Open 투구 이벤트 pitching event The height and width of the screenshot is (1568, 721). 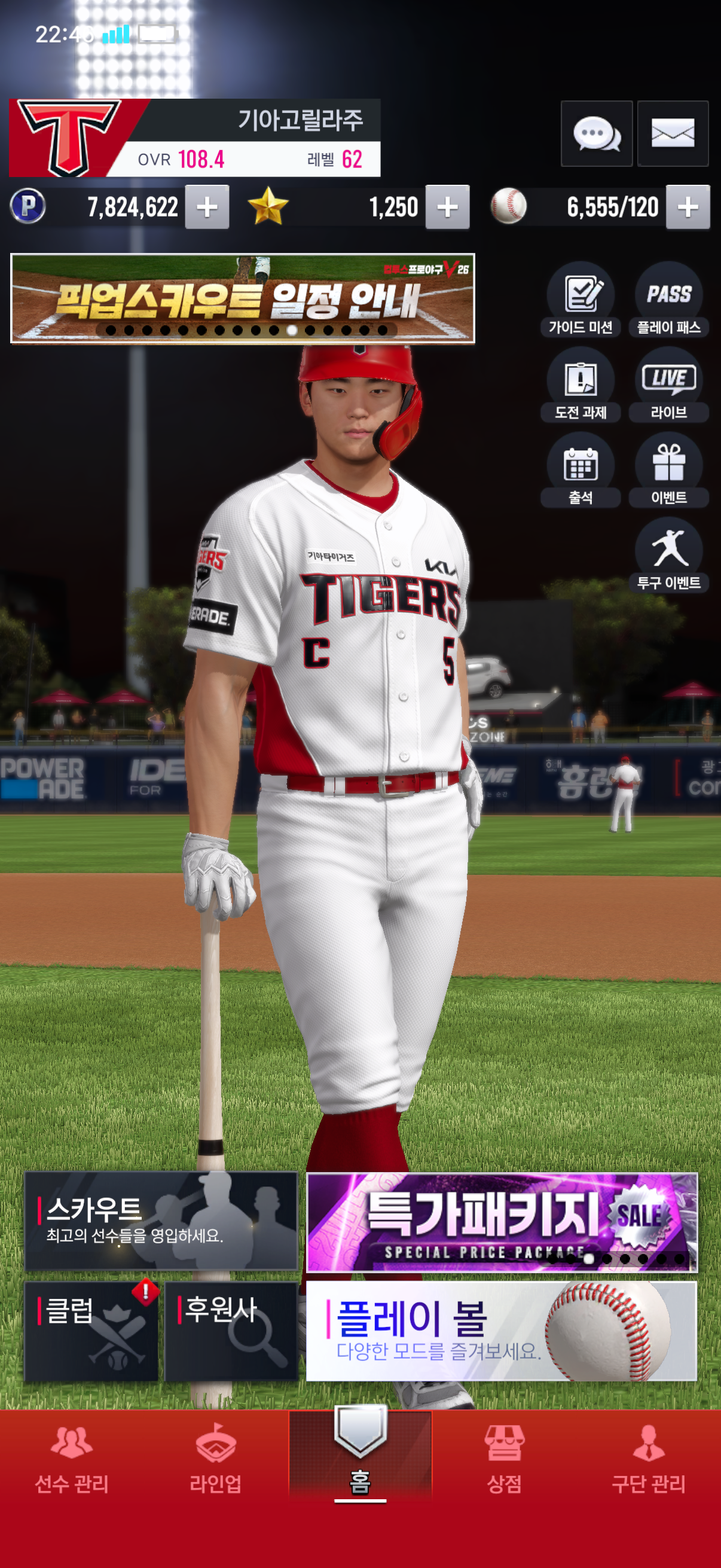(x=668, y=555)
